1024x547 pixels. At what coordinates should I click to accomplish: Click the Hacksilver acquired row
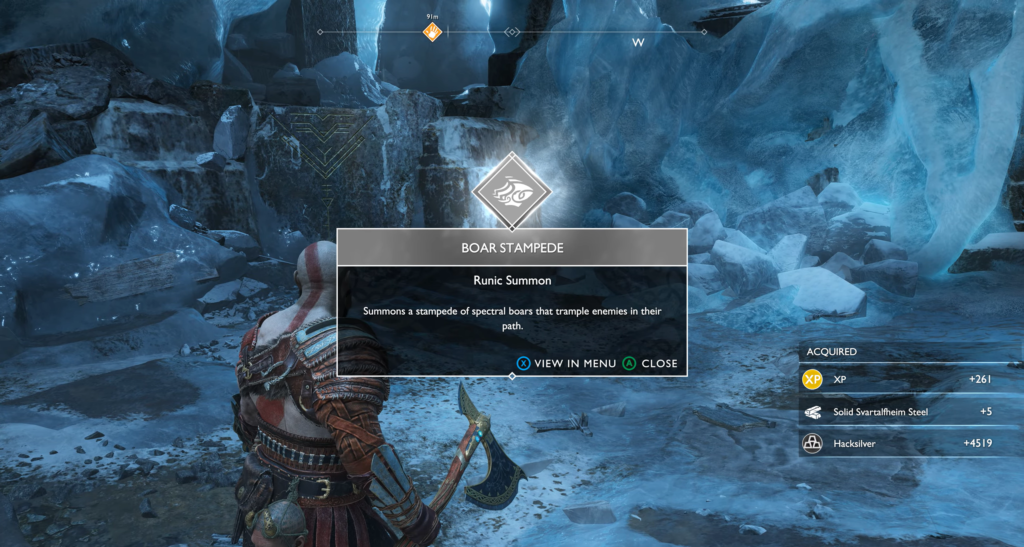[909, 443]
